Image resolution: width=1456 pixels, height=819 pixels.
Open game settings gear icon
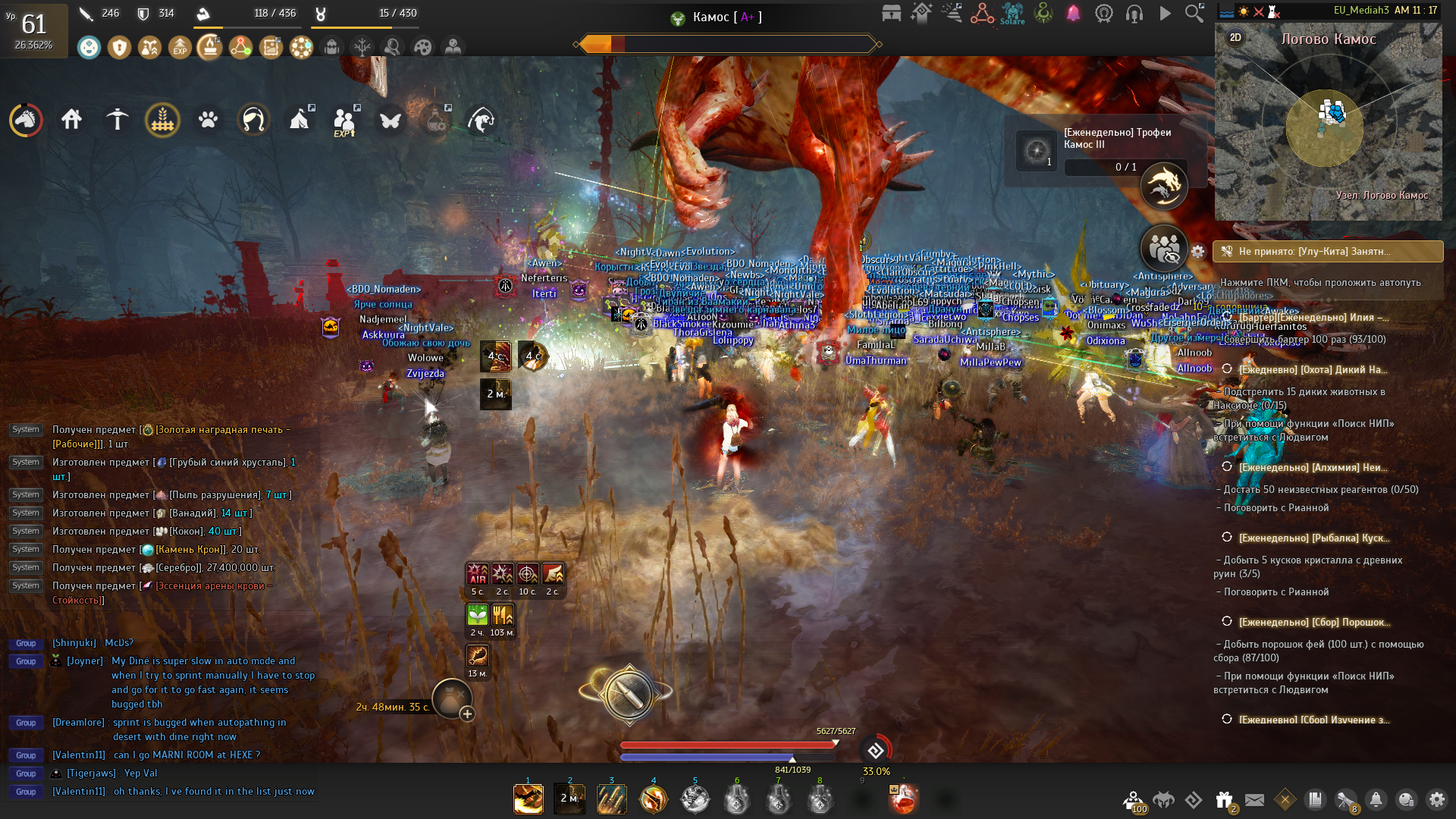1436,799
